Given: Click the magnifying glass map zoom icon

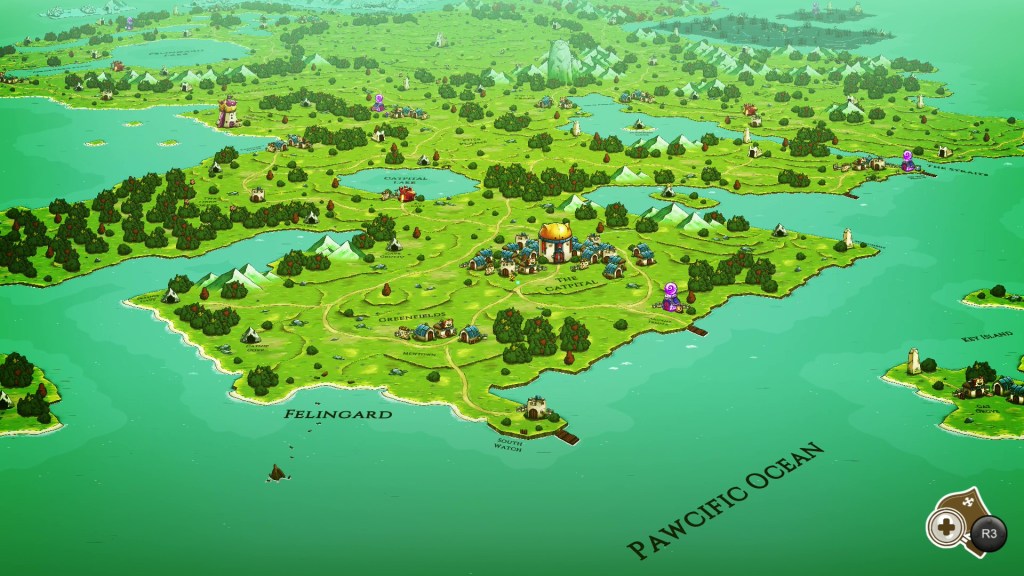Looking at the screenshot, I should point(945,525).
